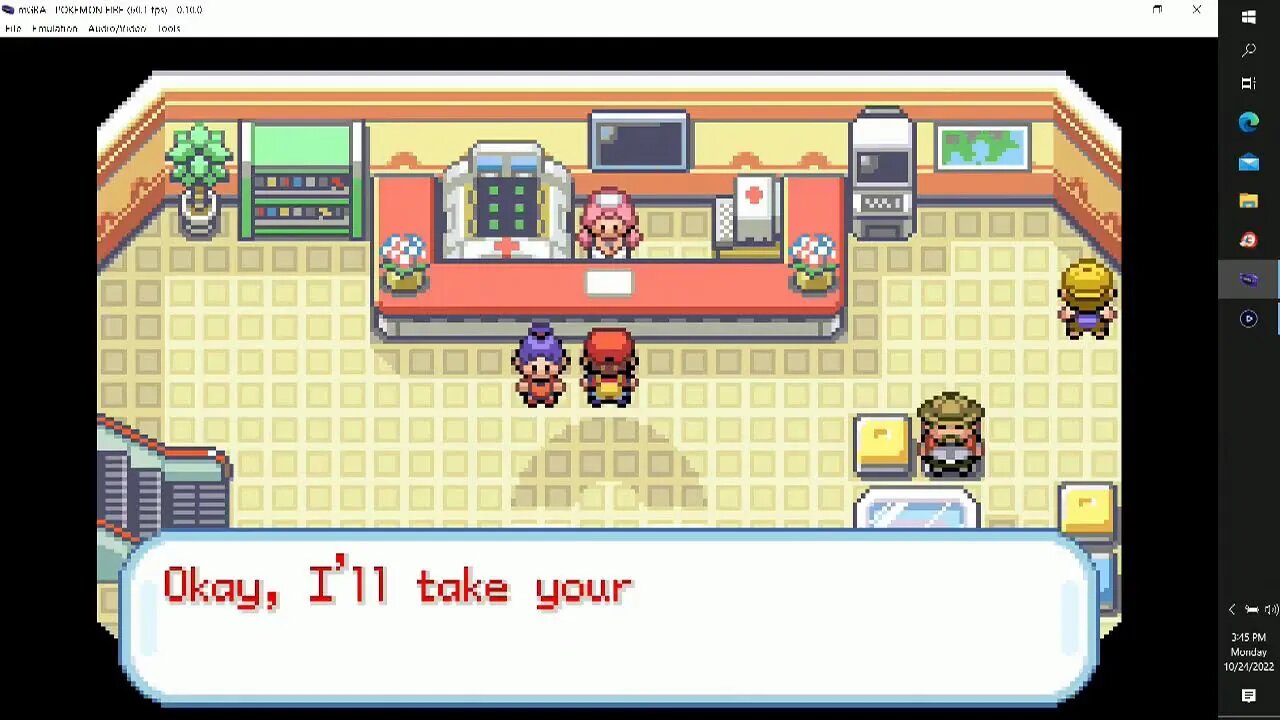Screen dimensions: 1280x720
Task: Open Windows Search from the taskbar
Action: point(1248,50)
